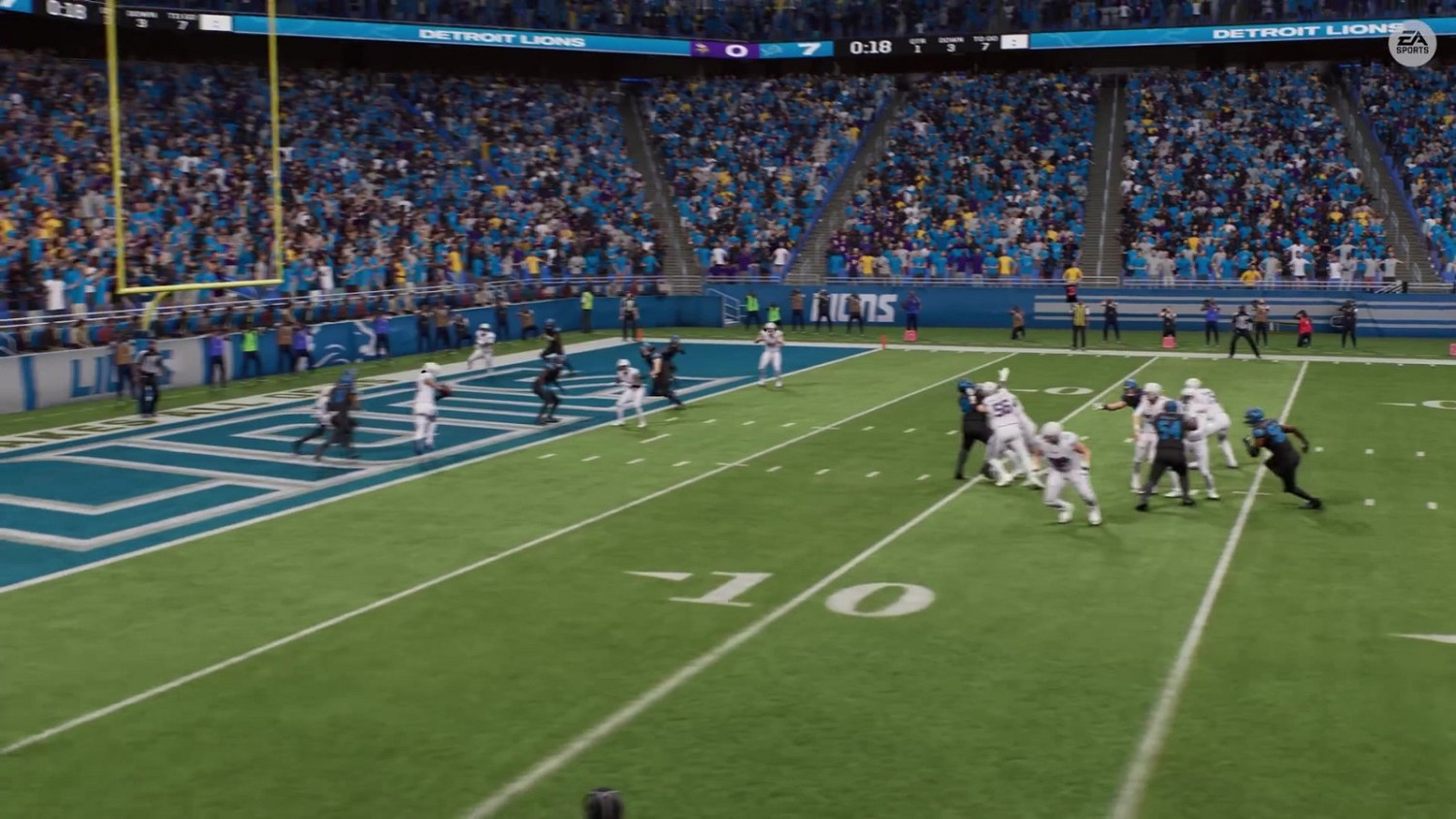
Task: Click the EA Sports logo in the corner
Action: (1414, 43)
